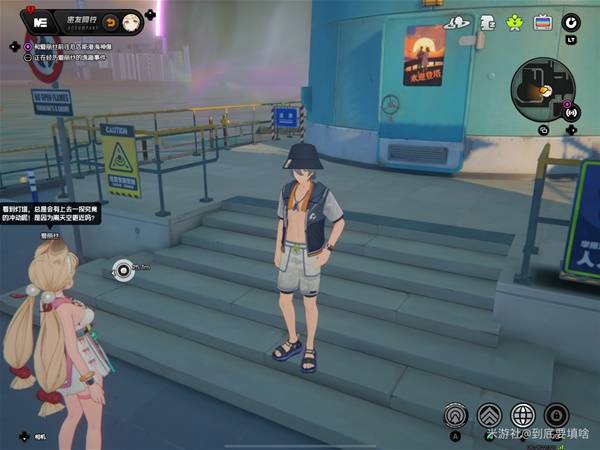Screen dimensions: 600x450
Task: Open the rainbow television icon
Action: 543,22
